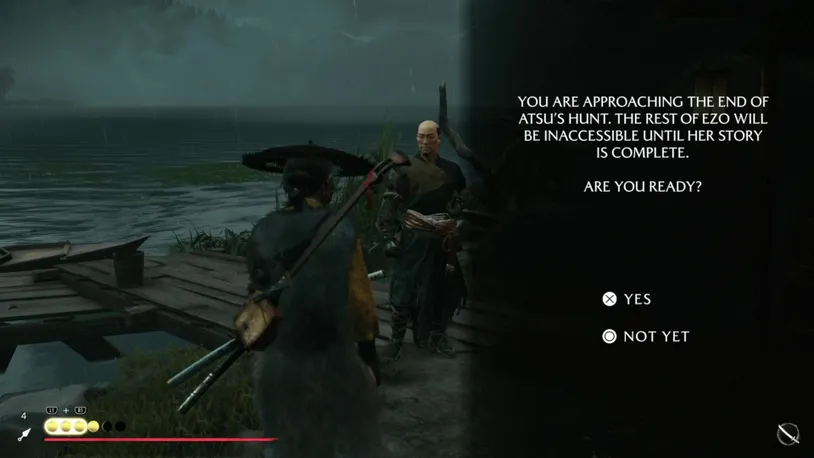
Task: Choose YES to continue Atsu's hunt
Action: pyautogui.click(x=627, y=299)
